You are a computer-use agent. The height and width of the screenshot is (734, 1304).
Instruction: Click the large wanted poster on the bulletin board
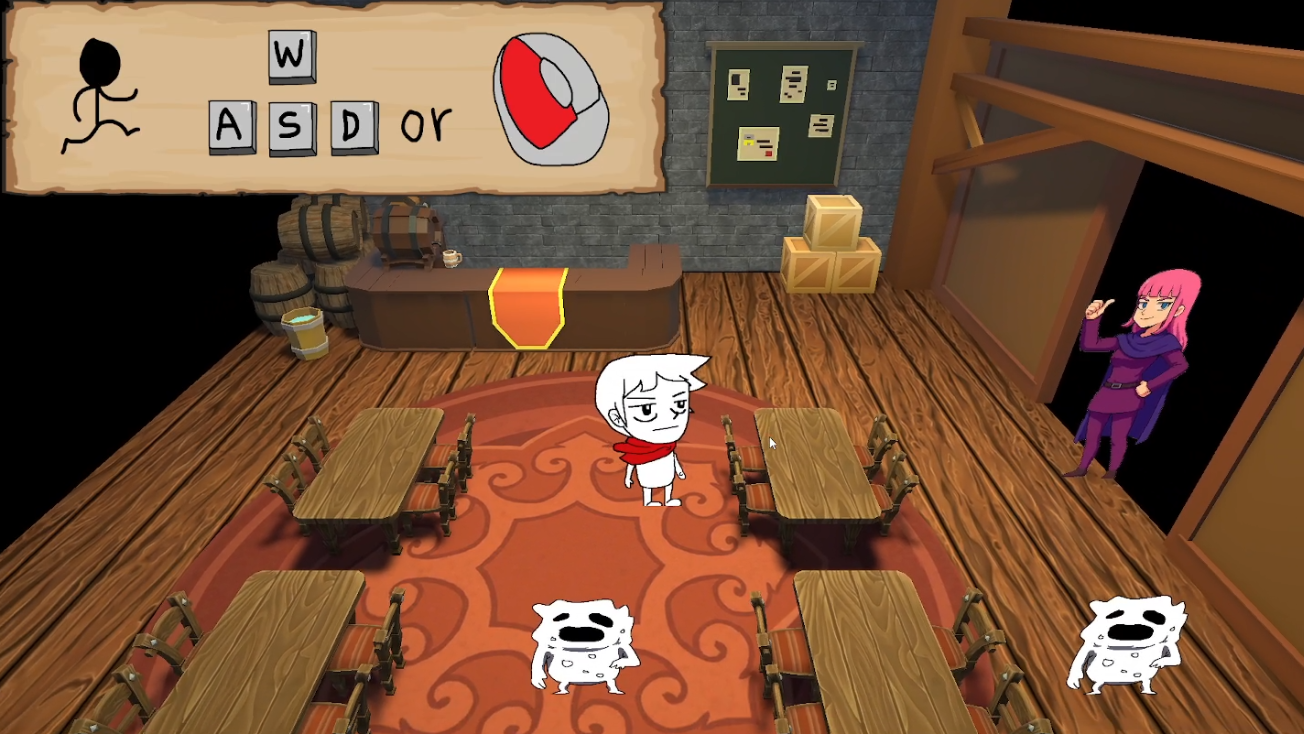tap(793, 84)
